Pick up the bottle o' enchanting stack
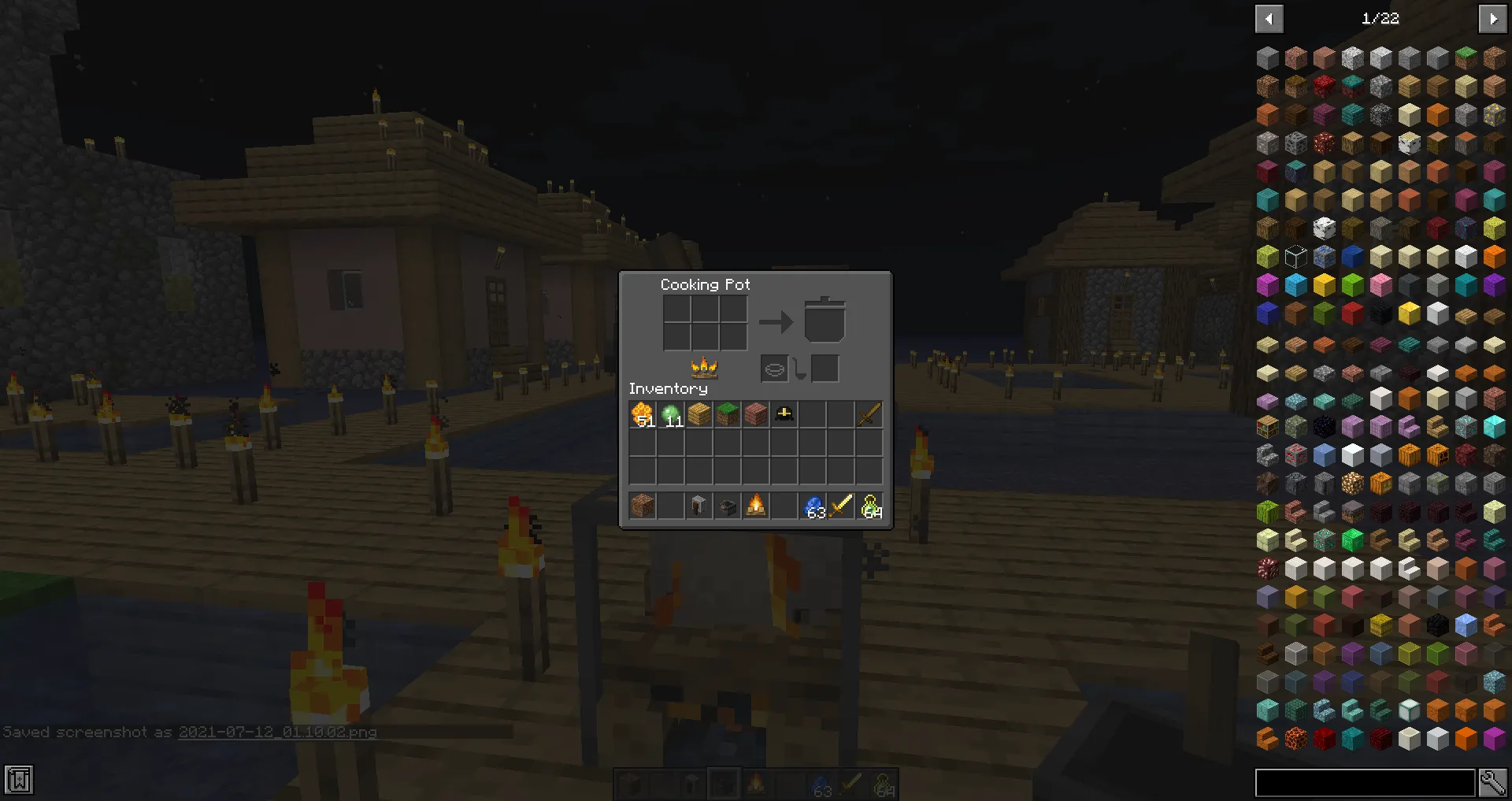This screenshot has width=1512, height=801. coord(869,506)
